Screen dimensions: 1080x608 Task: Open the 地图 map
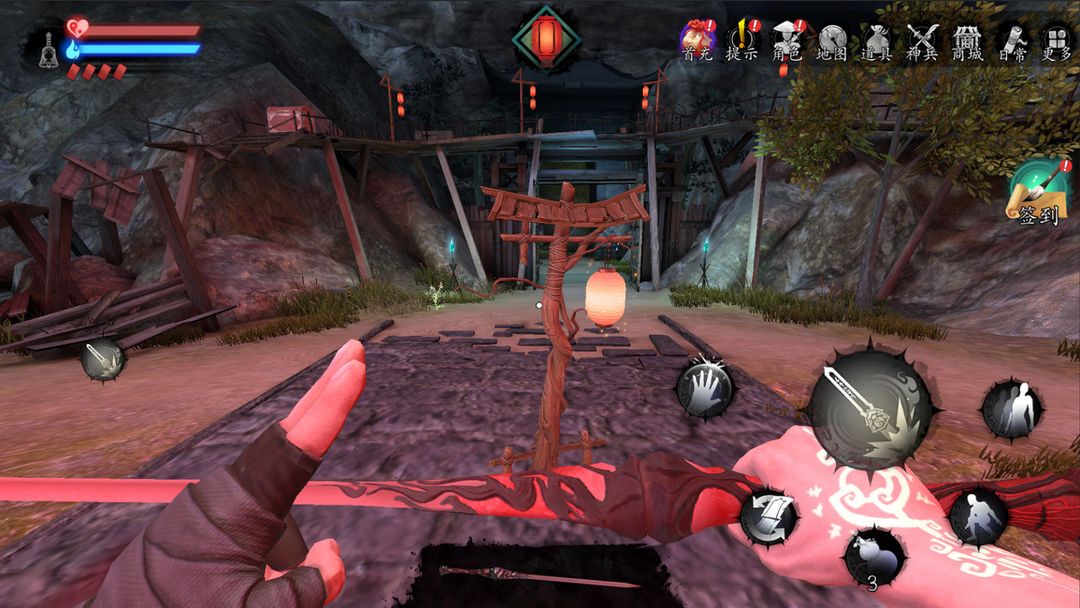coord(832,41)
